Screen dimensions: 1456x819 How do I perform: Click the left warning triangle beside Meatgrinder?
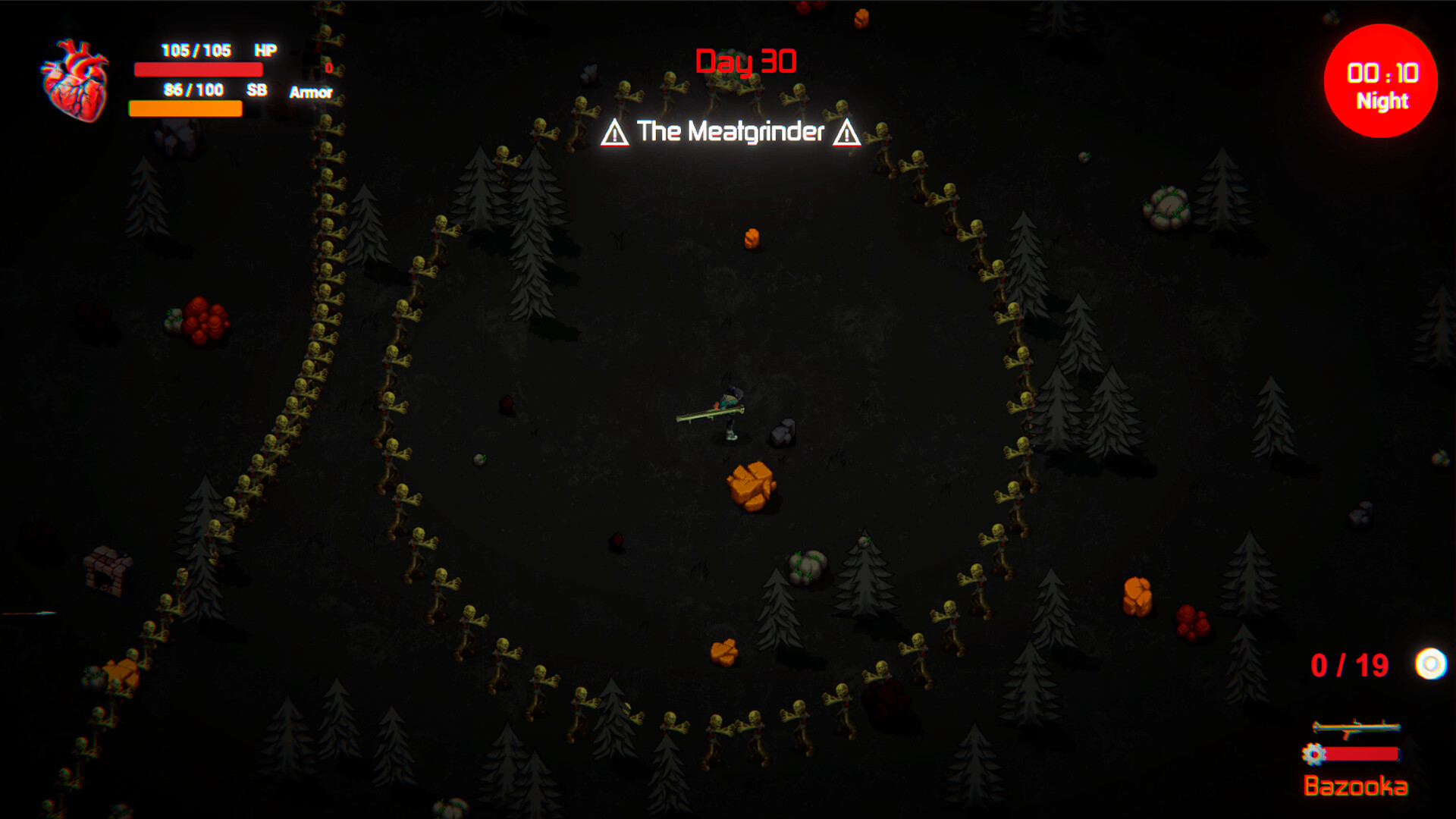click(x=614, y=132)
